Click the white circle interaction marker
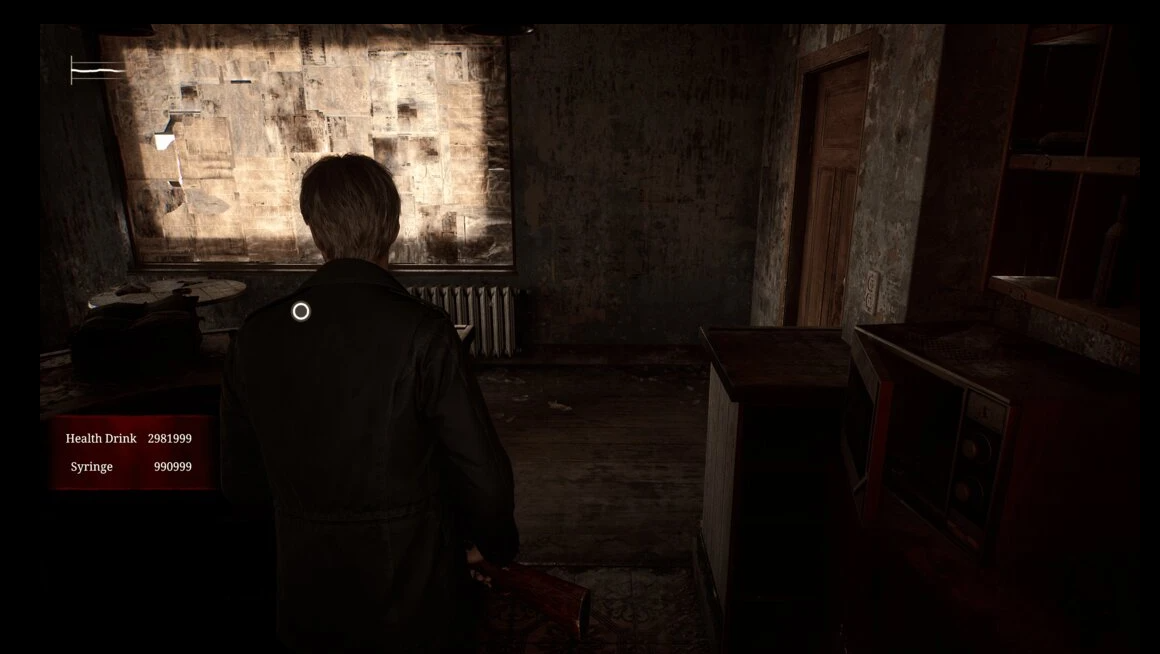This screenshot has height=654, width=1160. (x=300, y=312)
